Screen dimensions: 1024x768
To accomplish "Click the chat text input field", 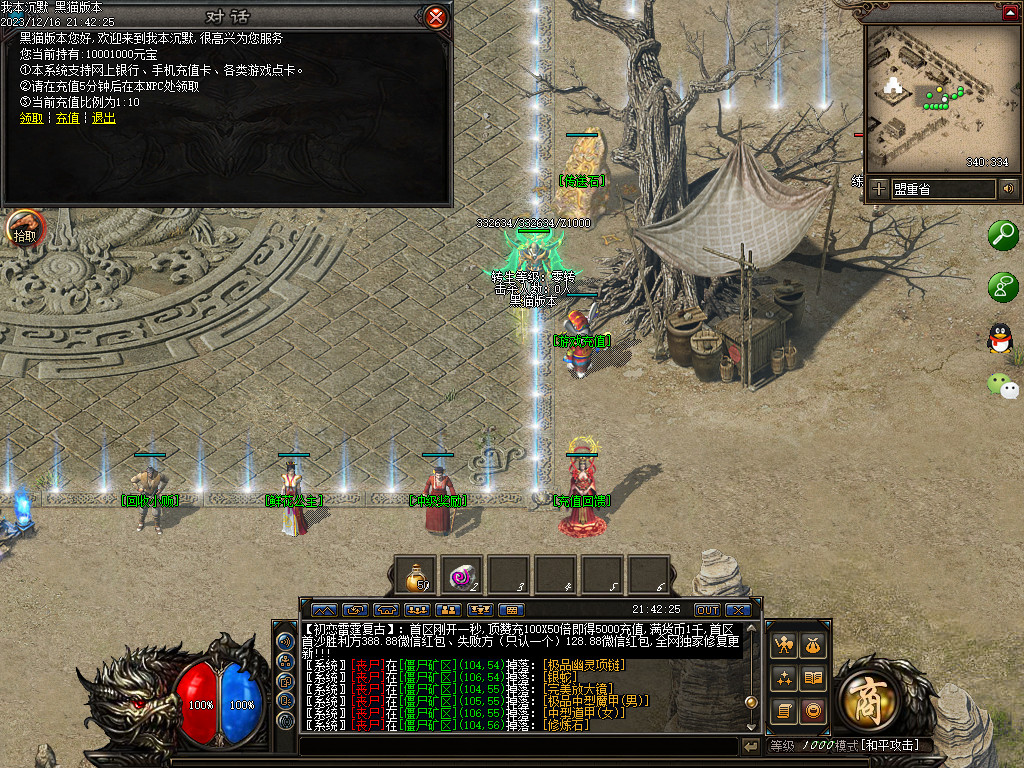I will [518, 746].
